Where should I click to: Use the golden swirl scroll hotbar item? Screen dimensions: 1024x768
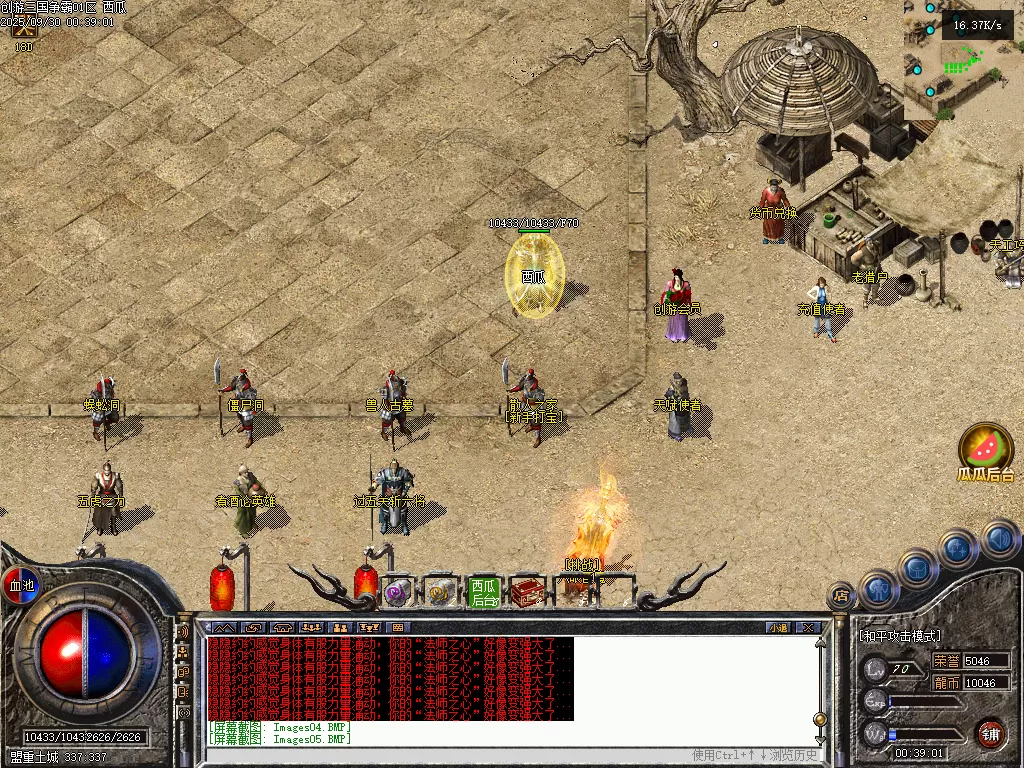[440, 592]
